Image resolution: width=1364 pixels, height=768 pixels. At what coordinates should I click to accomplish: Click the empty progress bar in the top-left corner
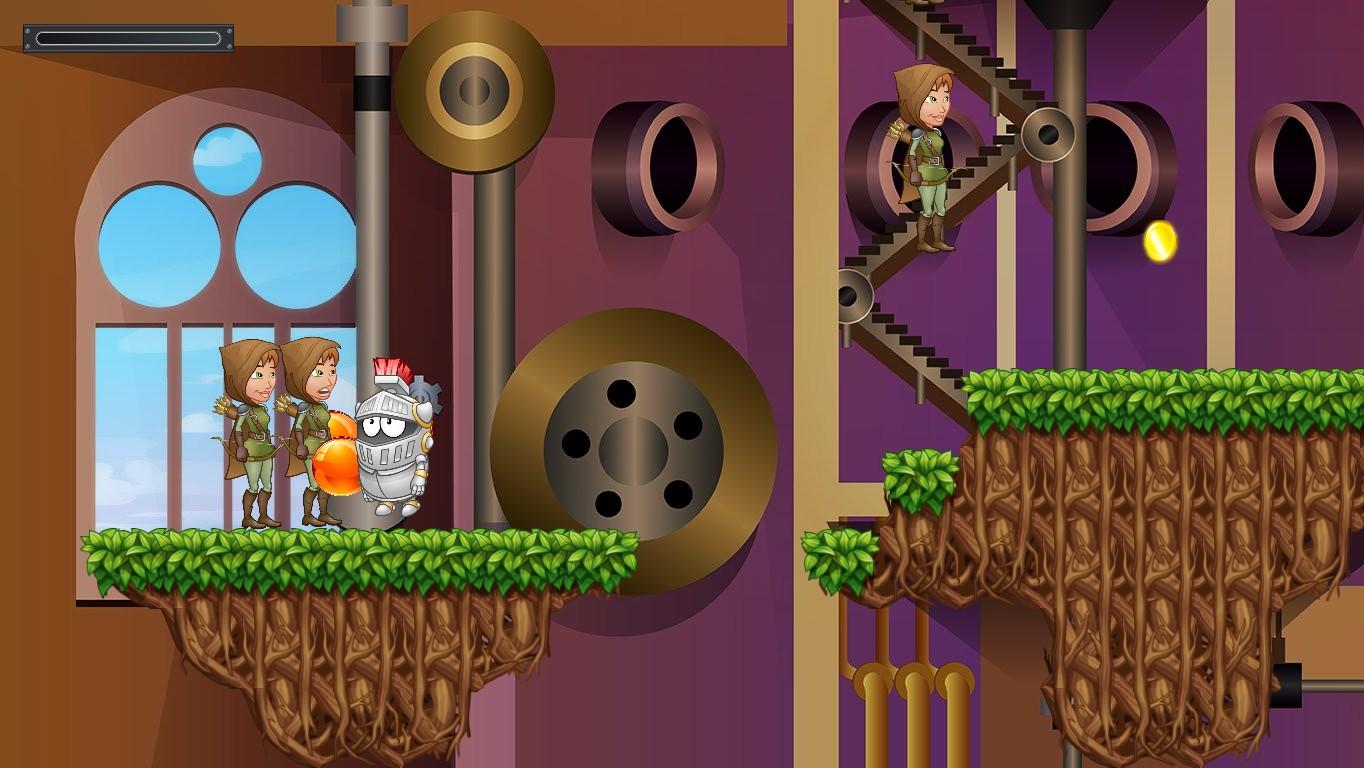click(x=128, y=37)
